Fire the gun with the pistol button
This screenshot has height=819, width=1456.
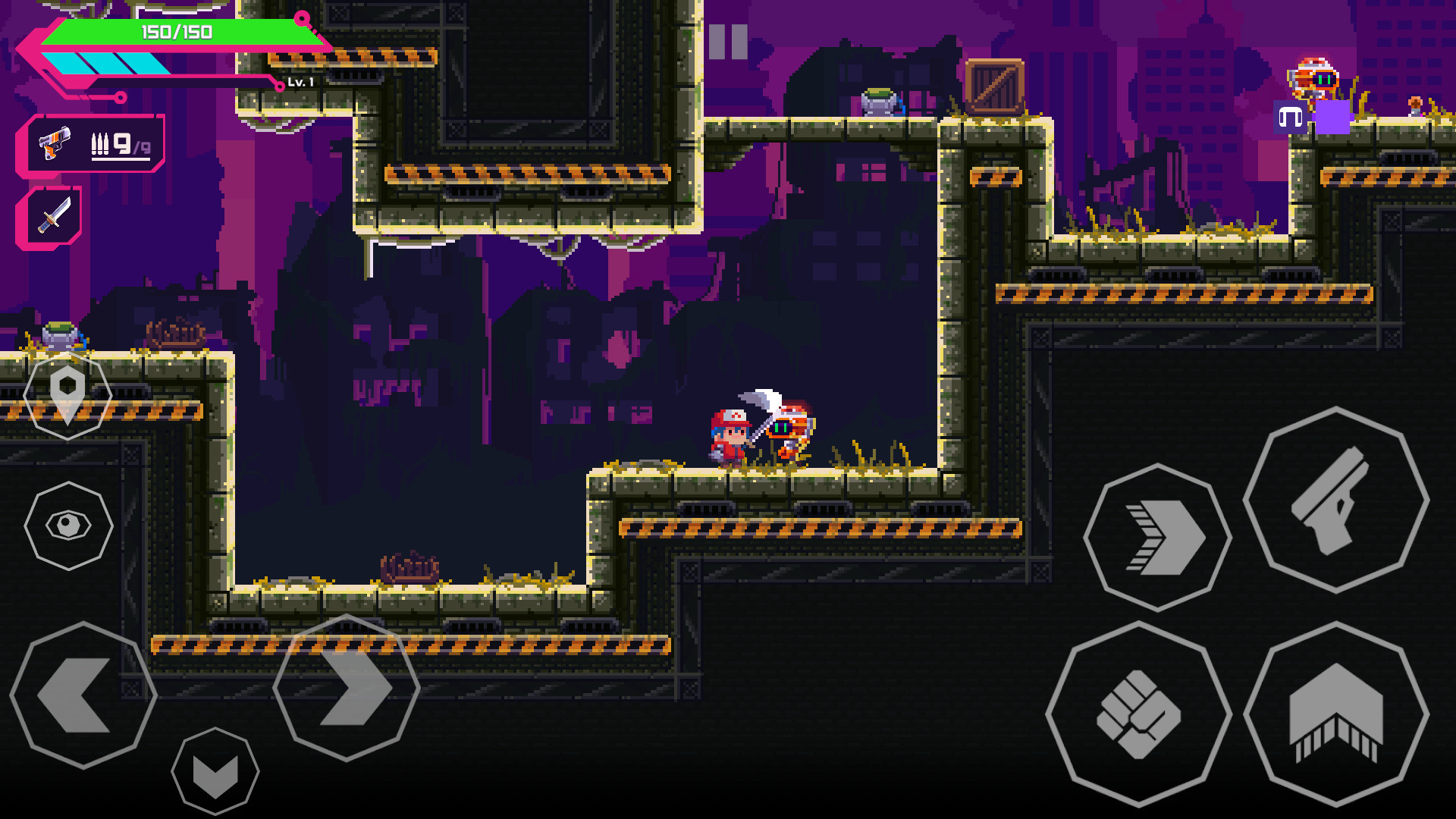coord(1335,500)
